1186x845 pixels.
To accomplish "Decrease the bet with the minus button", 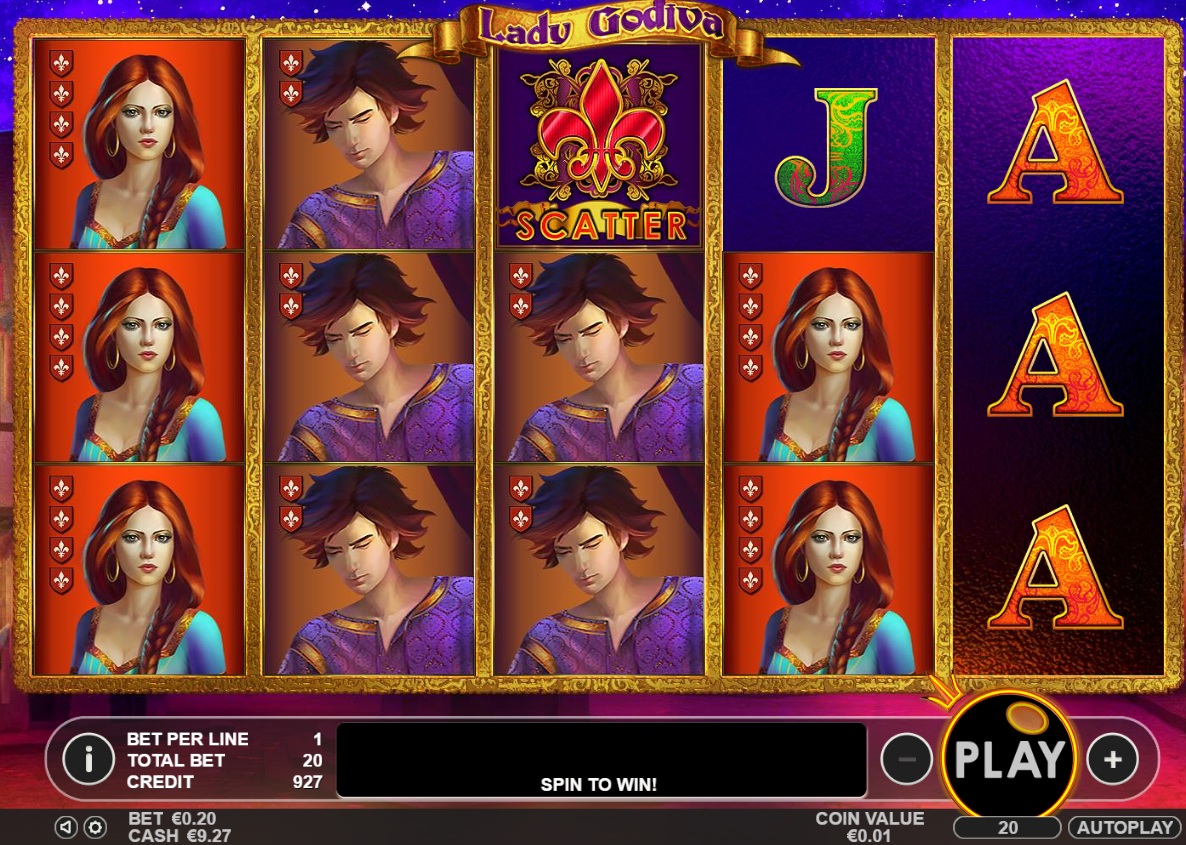I will pos(906,760).
